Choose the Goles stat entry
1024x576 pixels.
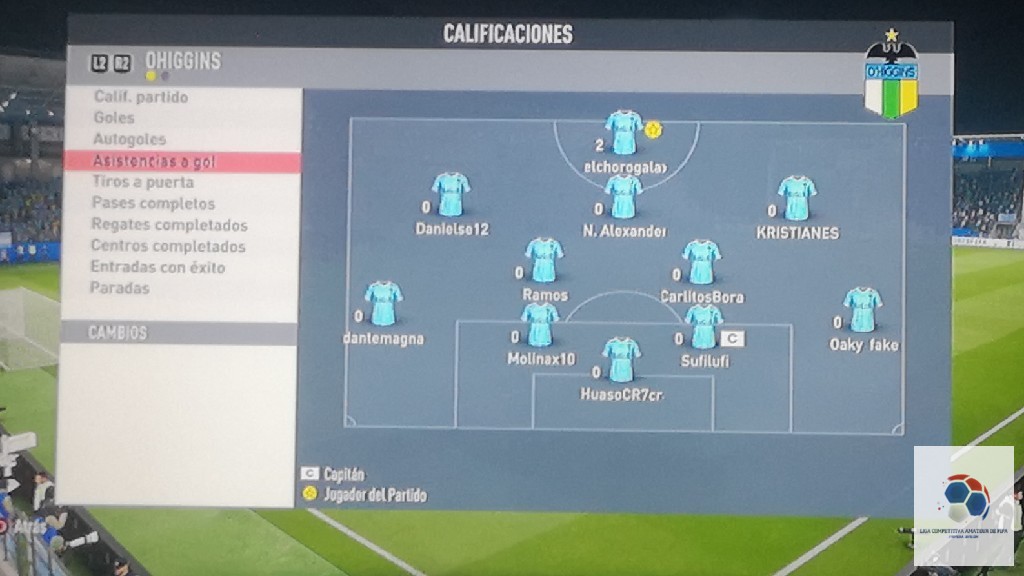tap(114, 118)
